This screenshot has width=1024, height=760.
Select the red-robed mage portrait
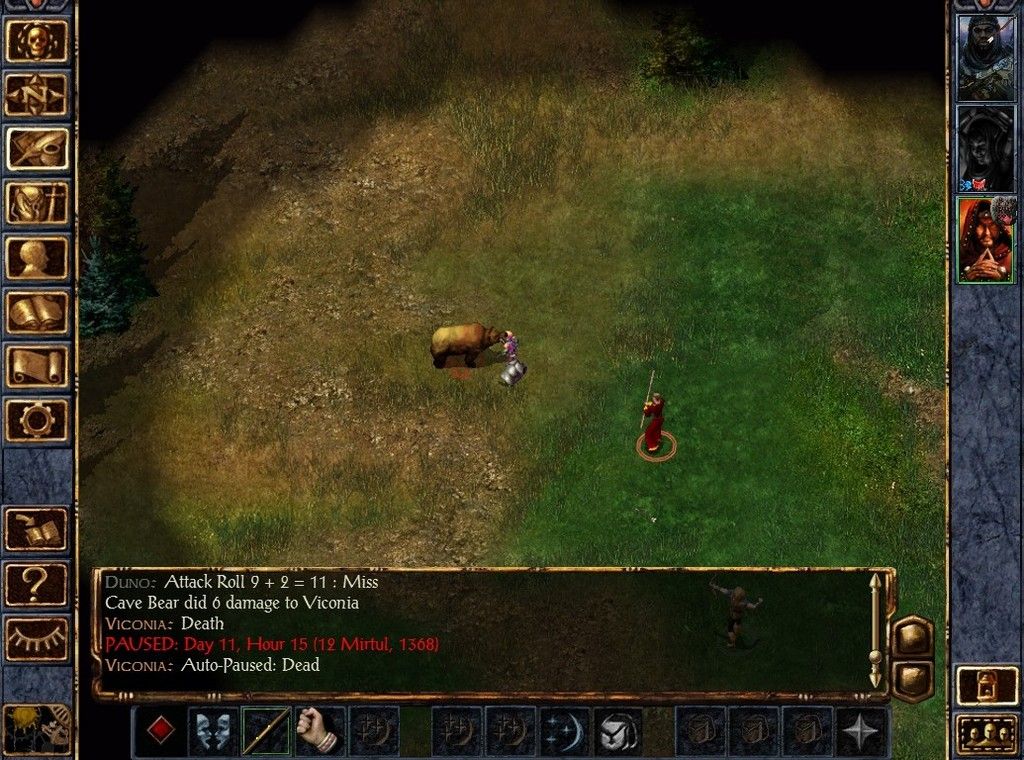(x=985, y=240)
